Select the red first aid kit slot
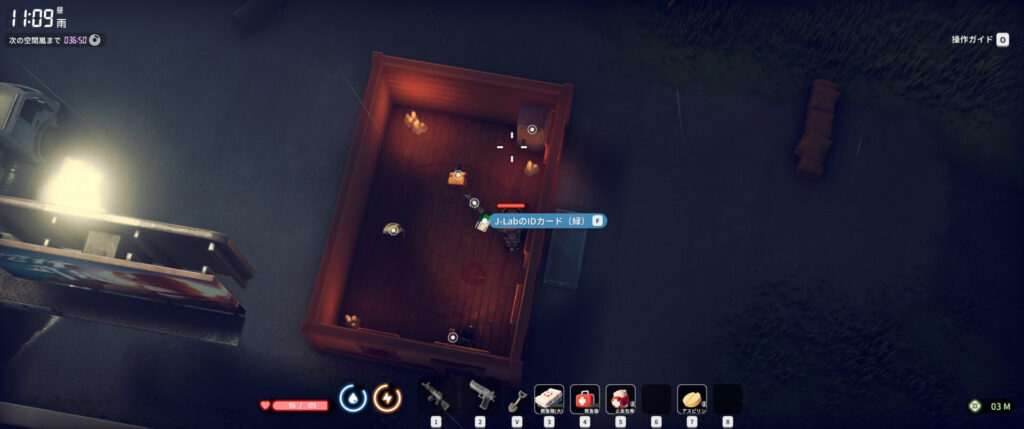Screen dimensions: 1024x429 coord(585,398)
